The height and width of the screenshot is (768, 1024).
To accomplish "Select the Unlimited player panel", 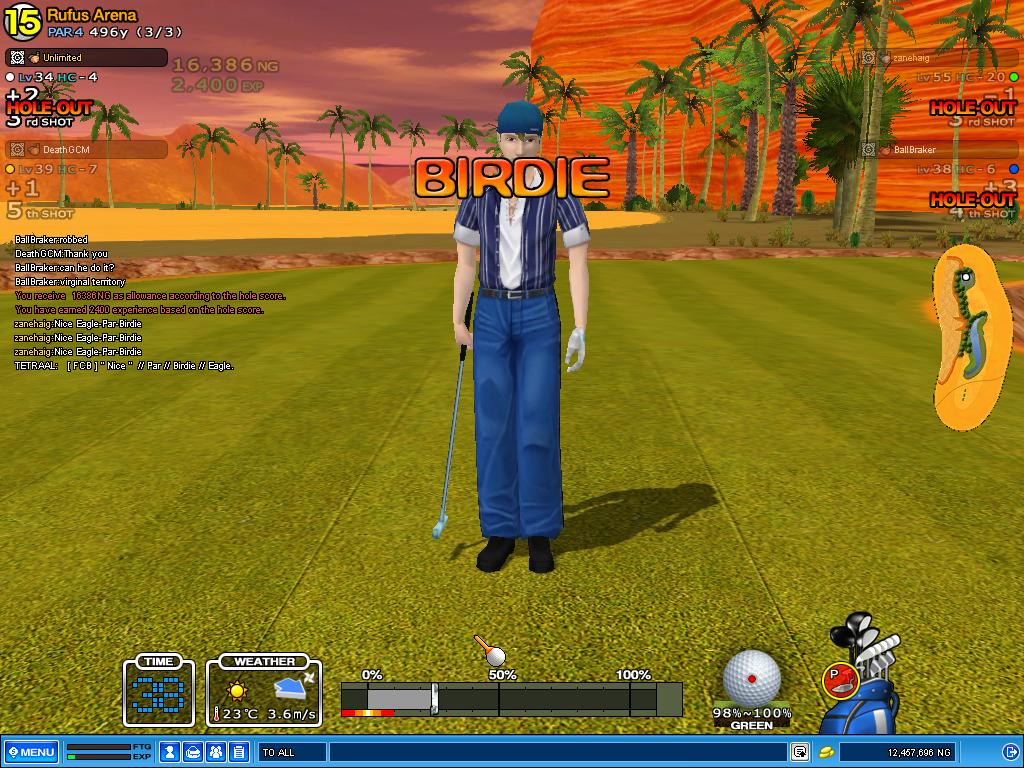I will point(86,58).
